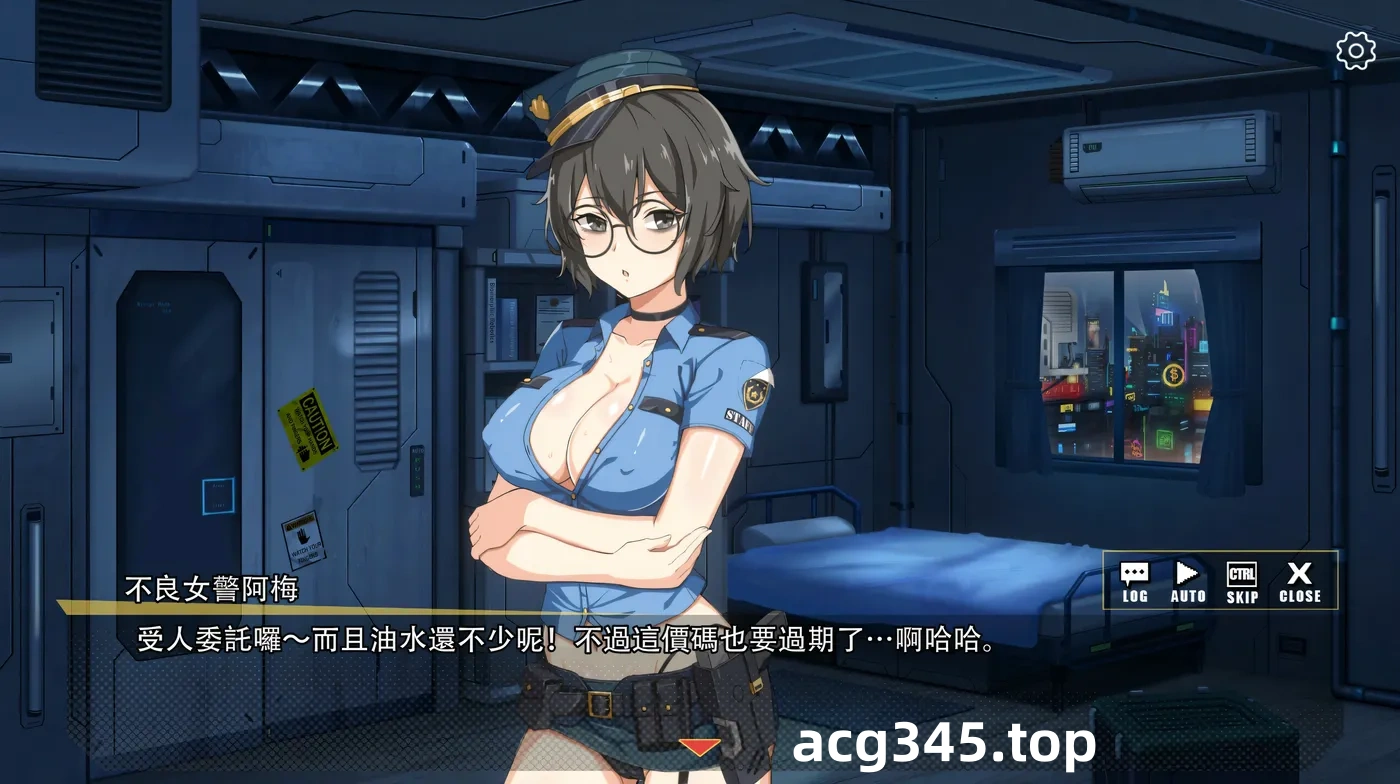This screenshot has height=784, width=1400.
Task: Click the speech-bubble backlog icon
Action: (1133, 573)
